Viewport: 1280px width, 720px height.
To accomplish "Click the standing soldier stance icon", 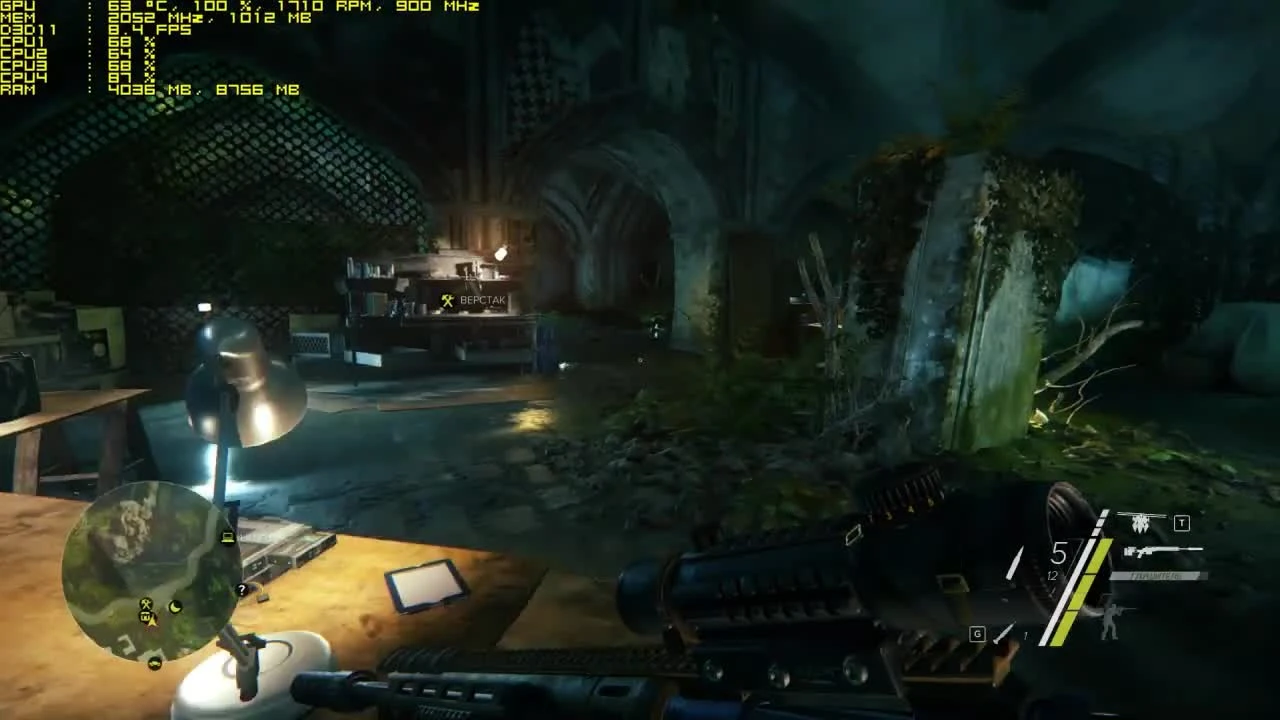I will [x=1110, y=620].
